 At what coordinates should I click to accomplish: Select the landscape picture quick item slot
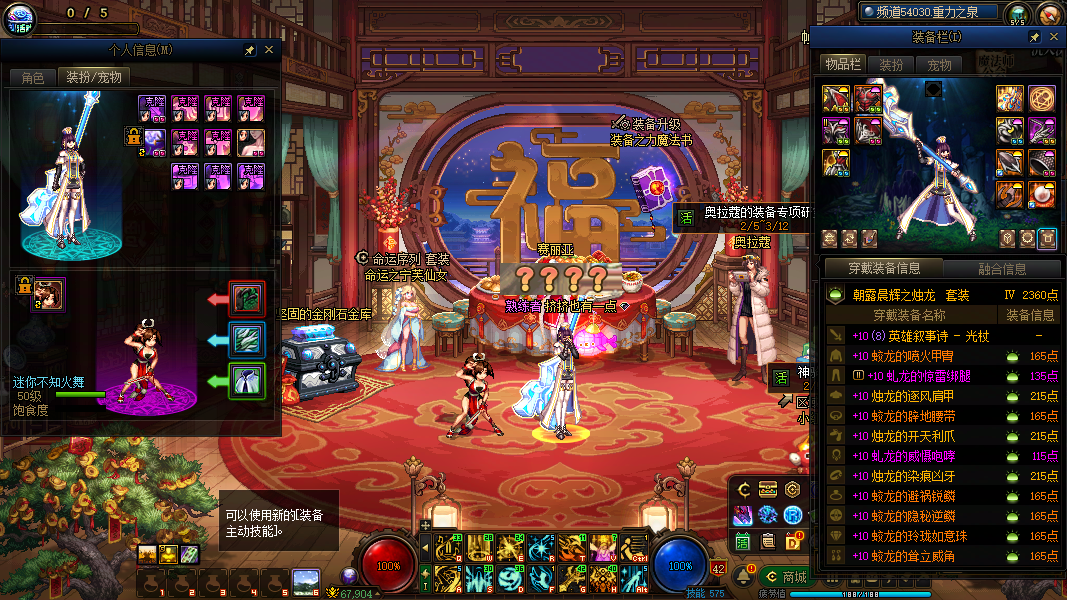click(x=305, y=581)
